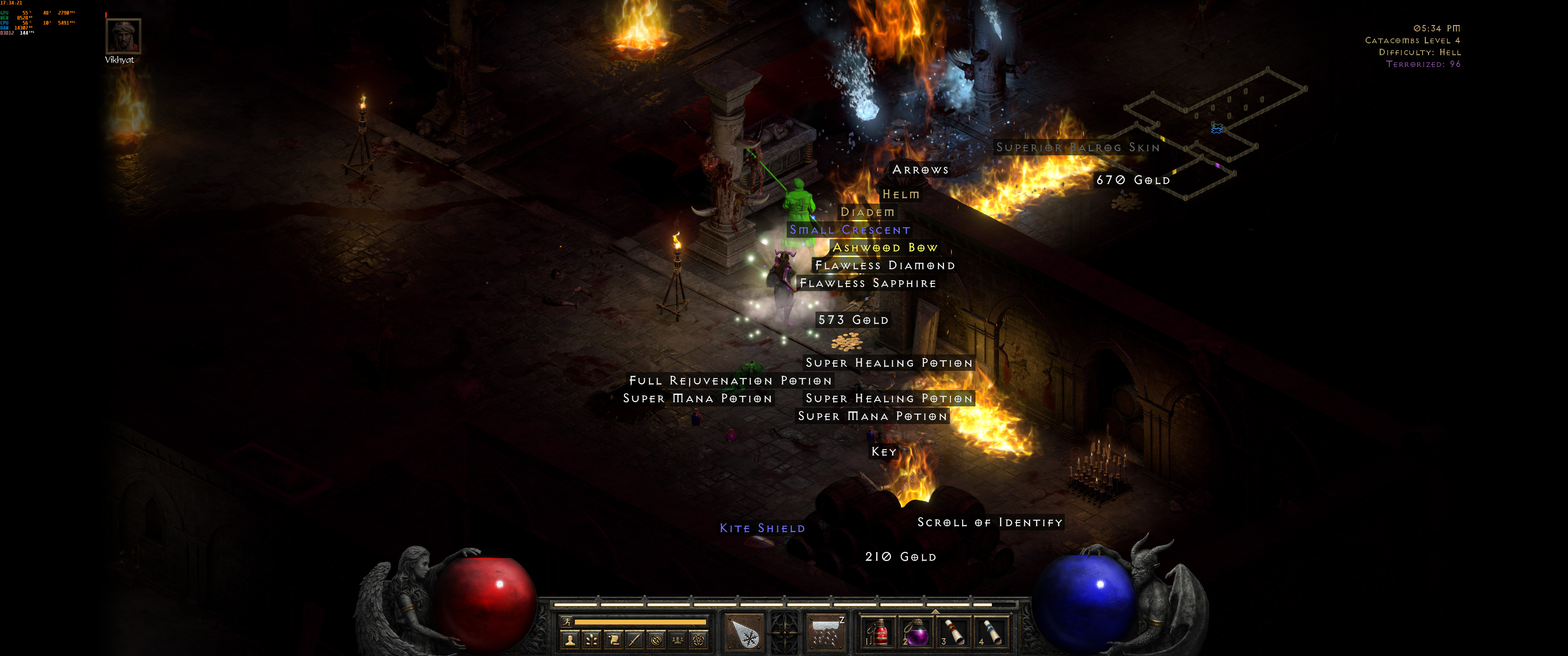
Task: Open the quest log scroll icon
Action: click(614, 640)
